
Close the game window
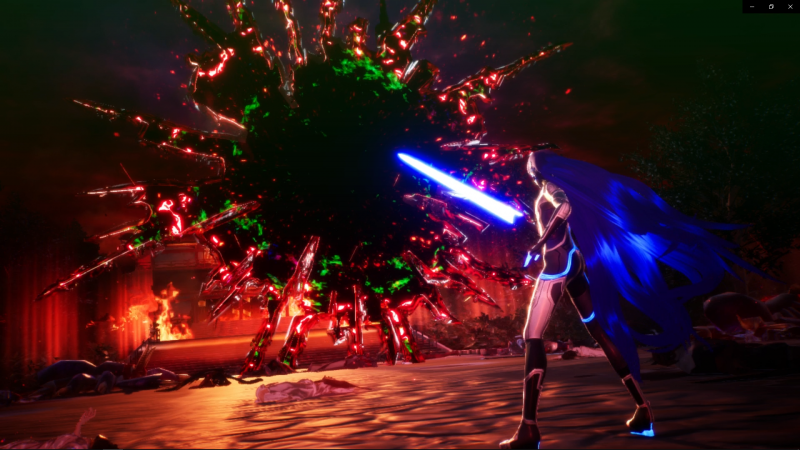(789, 6)
